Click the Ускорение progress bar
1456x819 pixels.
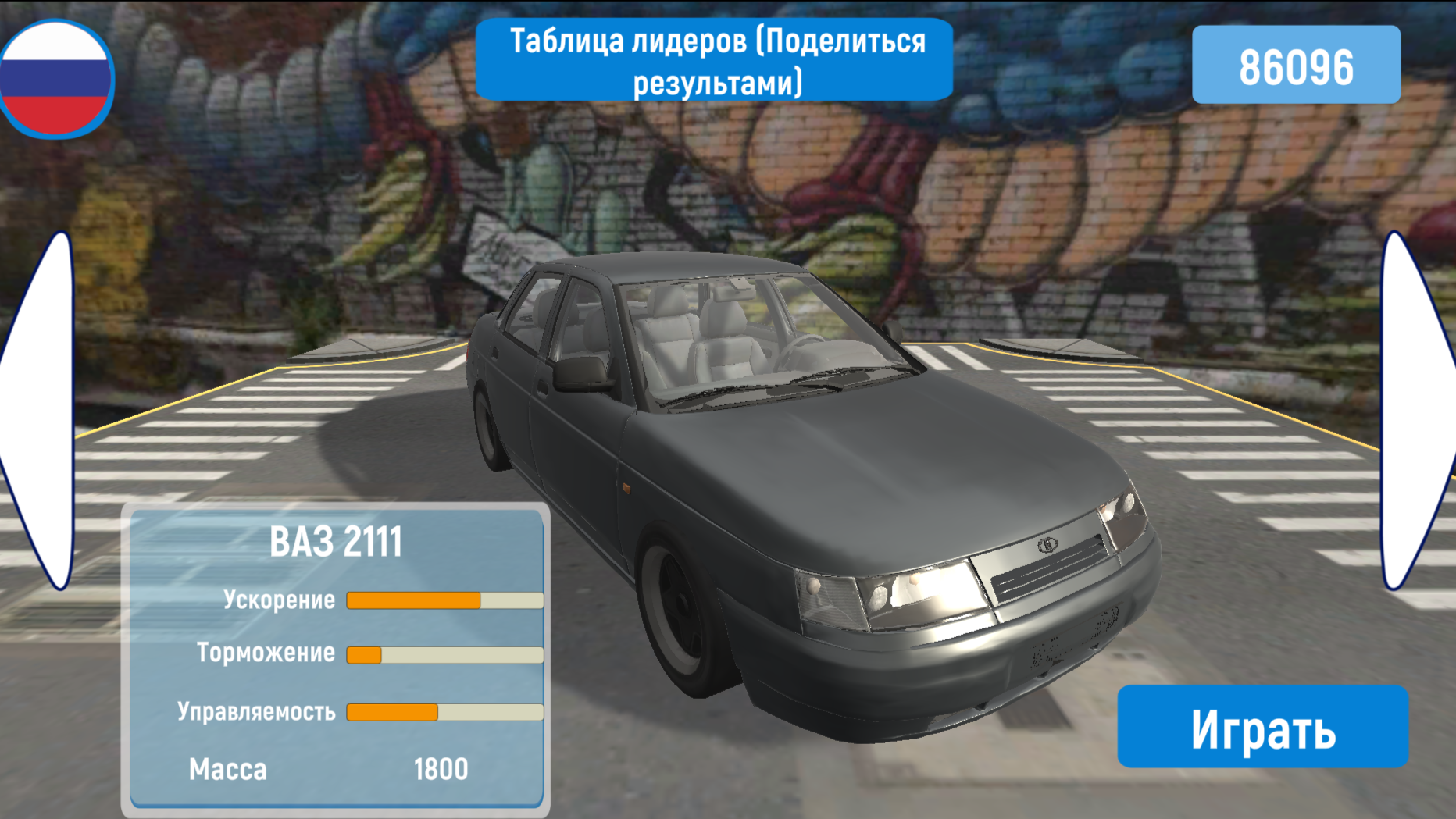tap(444, 600)
